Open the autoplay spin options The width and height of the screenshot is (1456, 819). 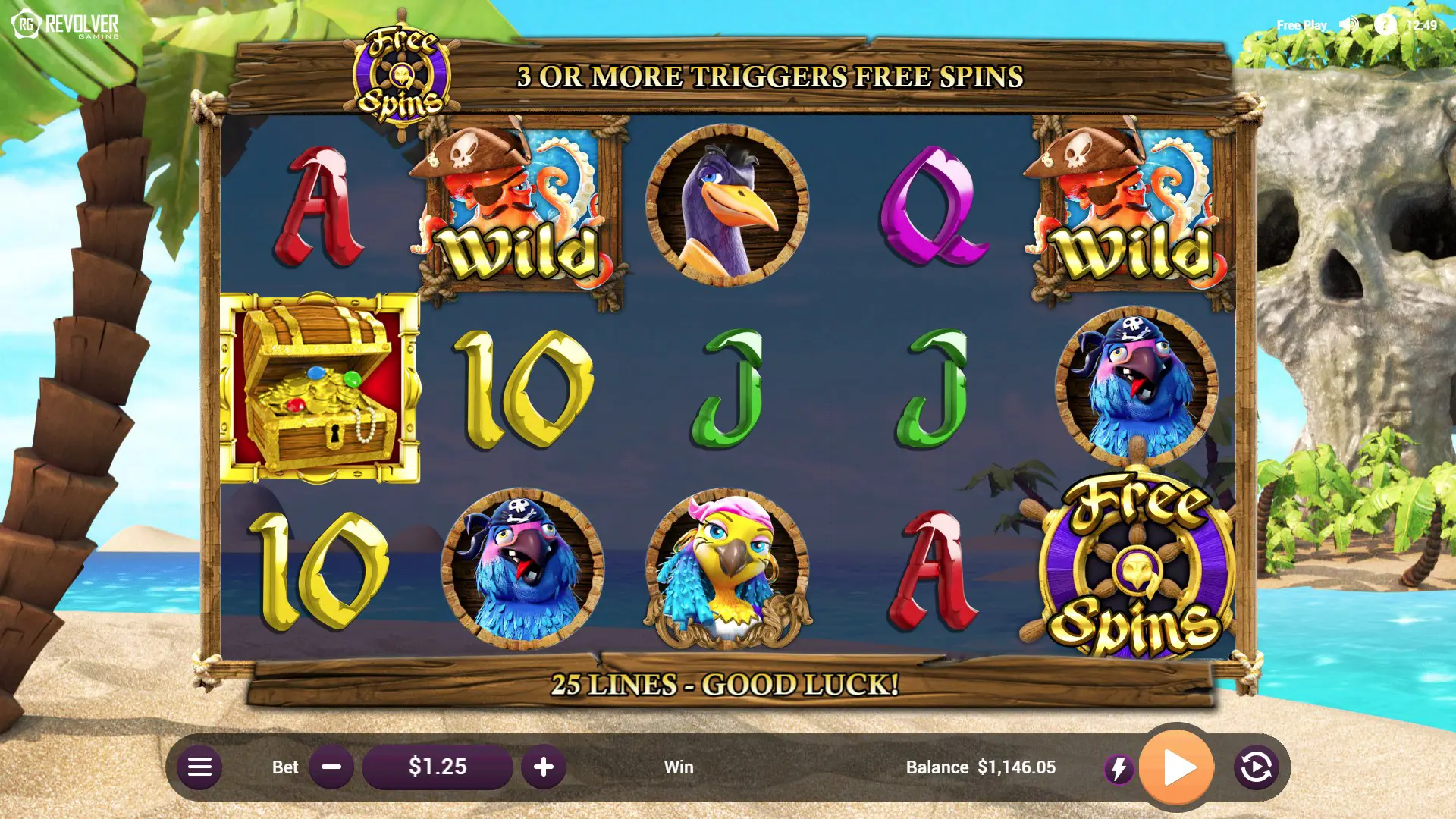pos(1256,767)
